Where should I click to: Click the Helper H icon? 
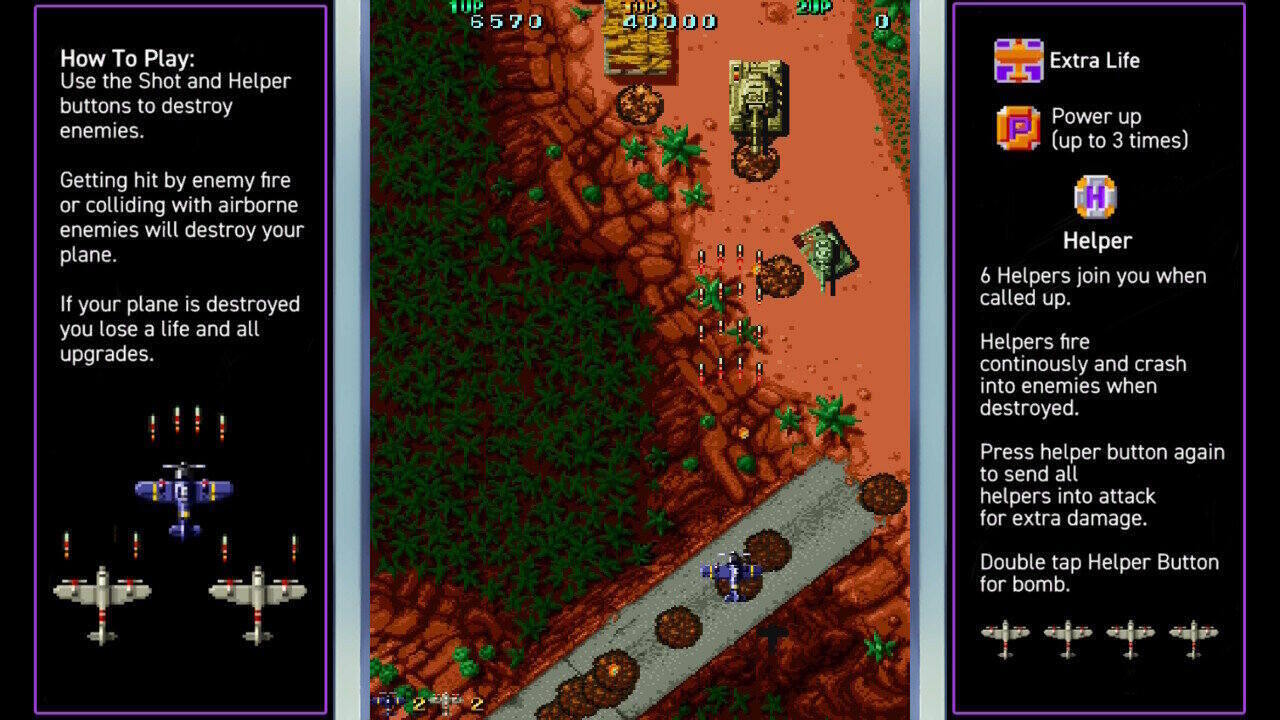[x=1095, y=196]
